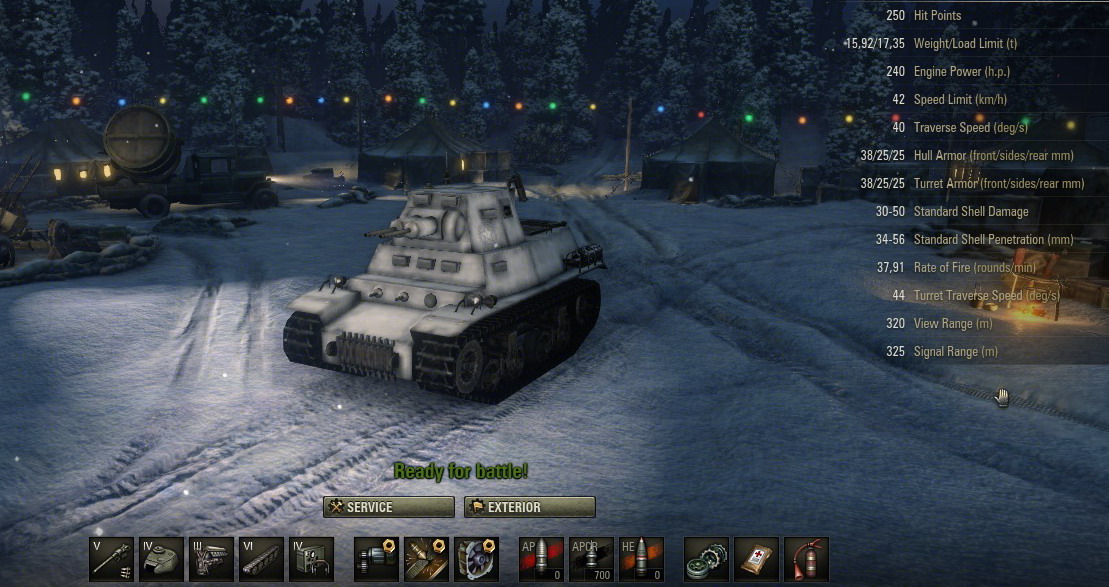Select the tier IV radio module
This screenshot has width=1109, height=587.
(x=311, y=559)
